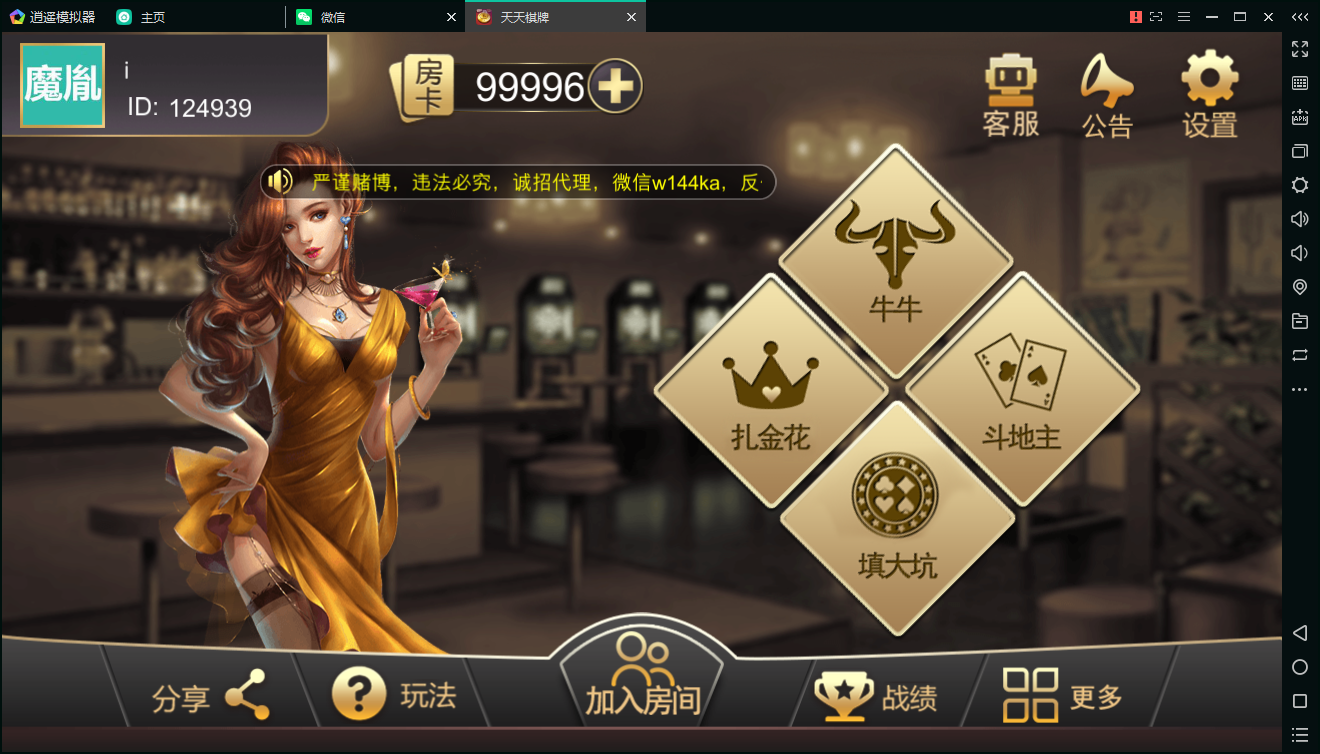Mute the scrolling announcement speaker

(x=277, y=181)
